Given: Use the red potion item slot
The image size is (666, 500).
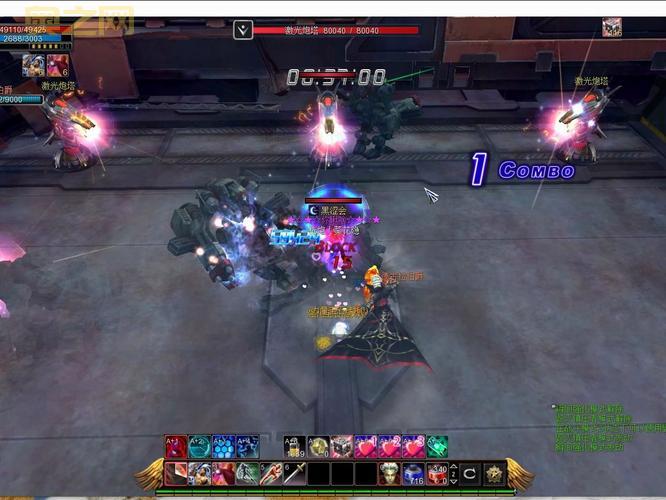Looking at the screenshot, I should pyautogui.click(x=438, y=473).
